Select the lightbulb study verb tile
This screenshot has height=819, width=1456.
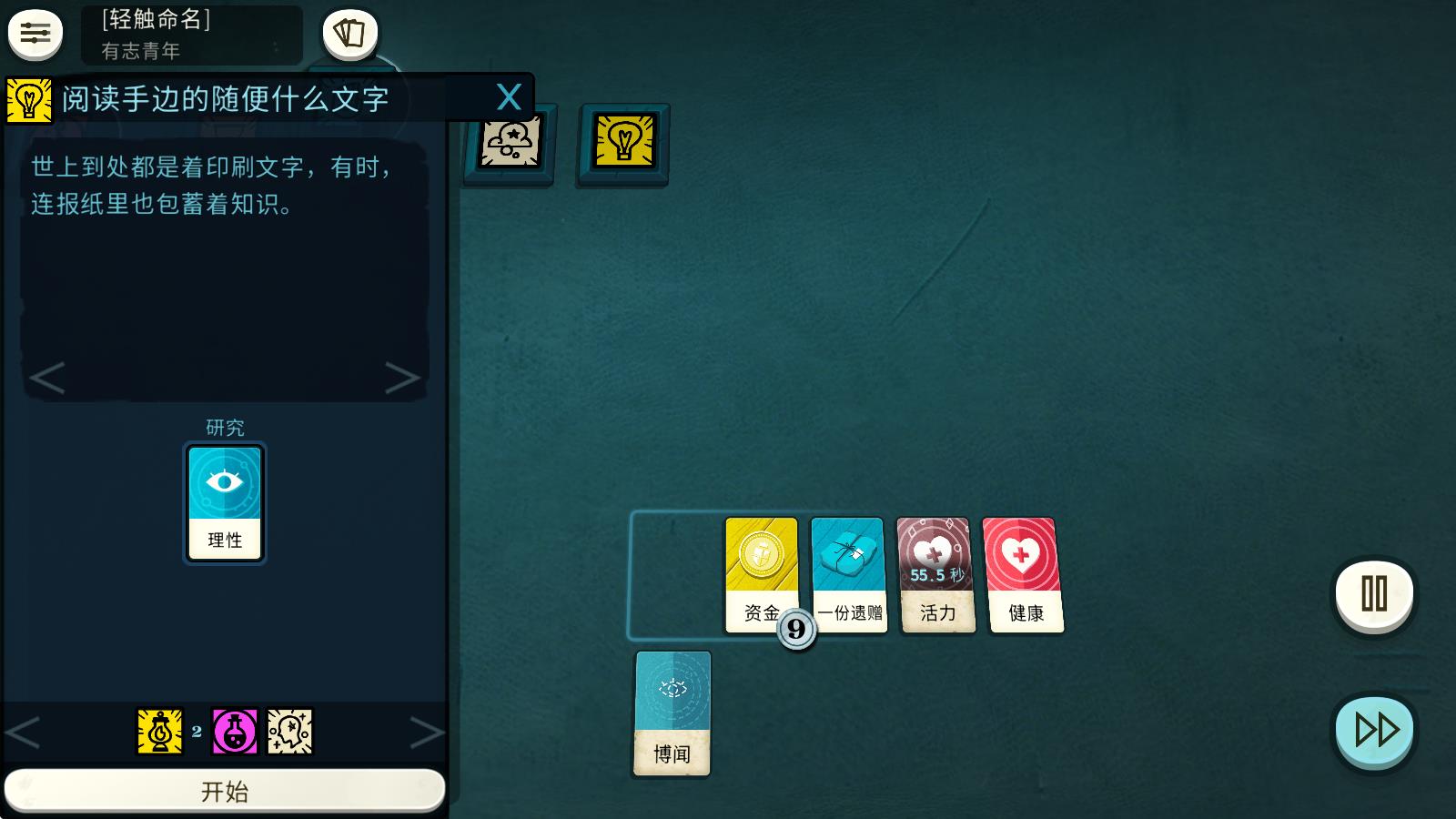622,143
